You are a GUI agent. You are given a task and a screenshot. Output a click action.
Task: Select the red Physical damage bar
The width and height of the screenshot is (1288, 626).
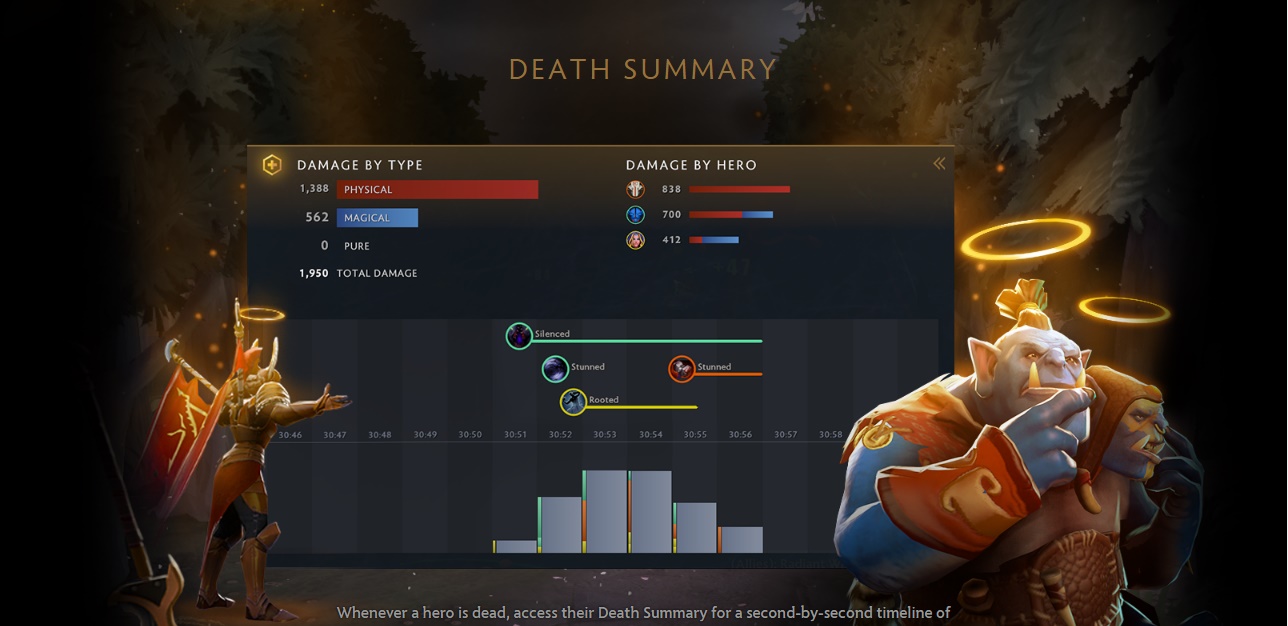(437, 190)
